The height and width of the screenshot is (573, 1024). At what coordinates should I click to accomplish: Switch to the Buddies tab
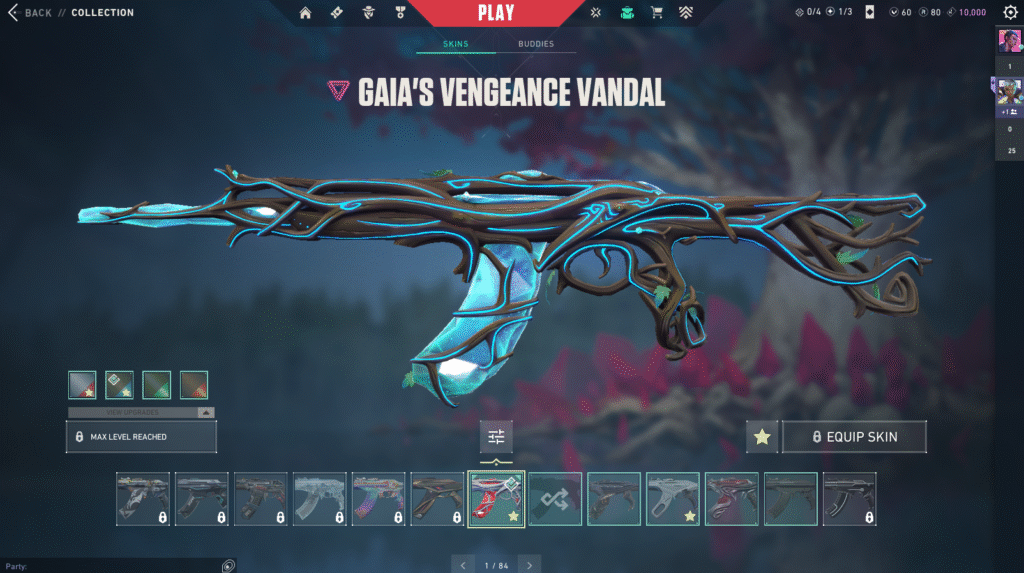[536, 44]
